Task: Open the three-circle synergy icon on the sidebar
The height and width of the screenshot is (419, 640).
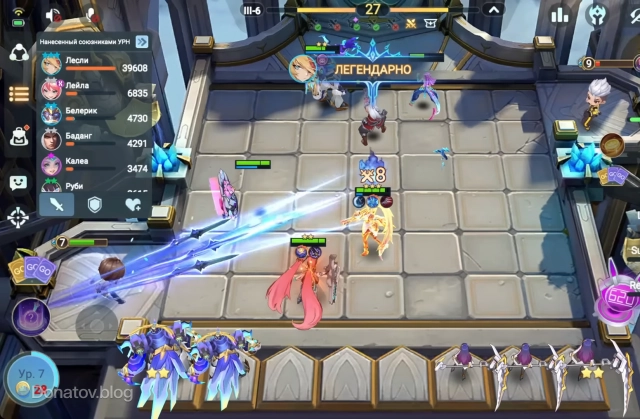Action: pos(18,53)
